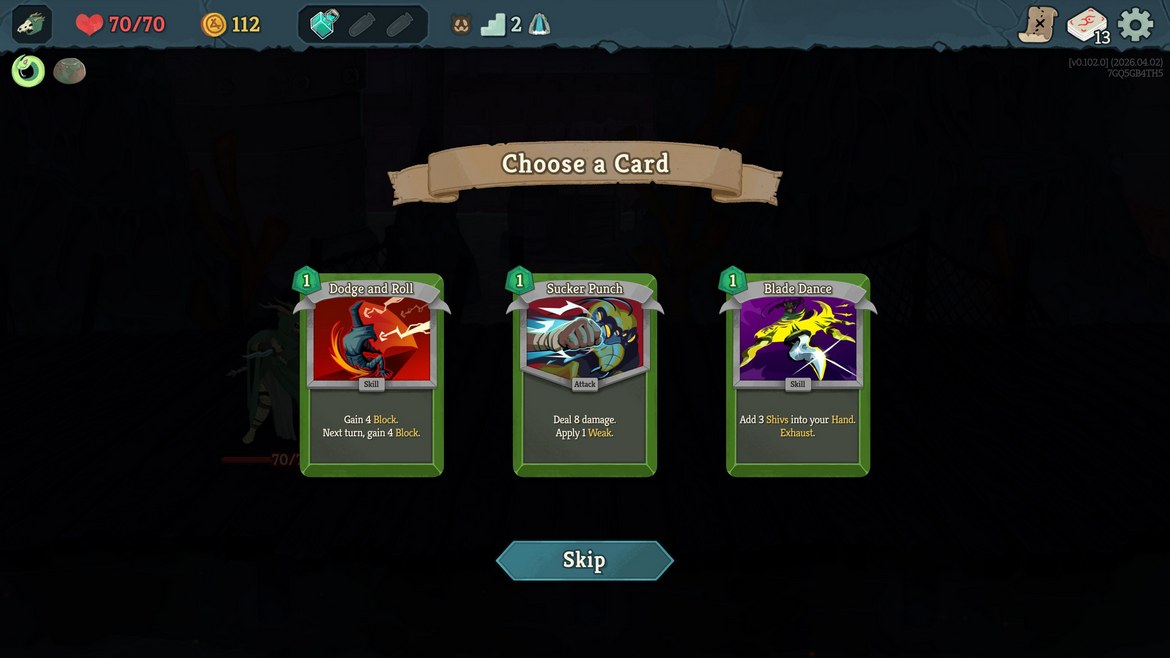Choose the Dodge and Roll card
This screenshot has width=1170, height=658.
pos(371,375)
